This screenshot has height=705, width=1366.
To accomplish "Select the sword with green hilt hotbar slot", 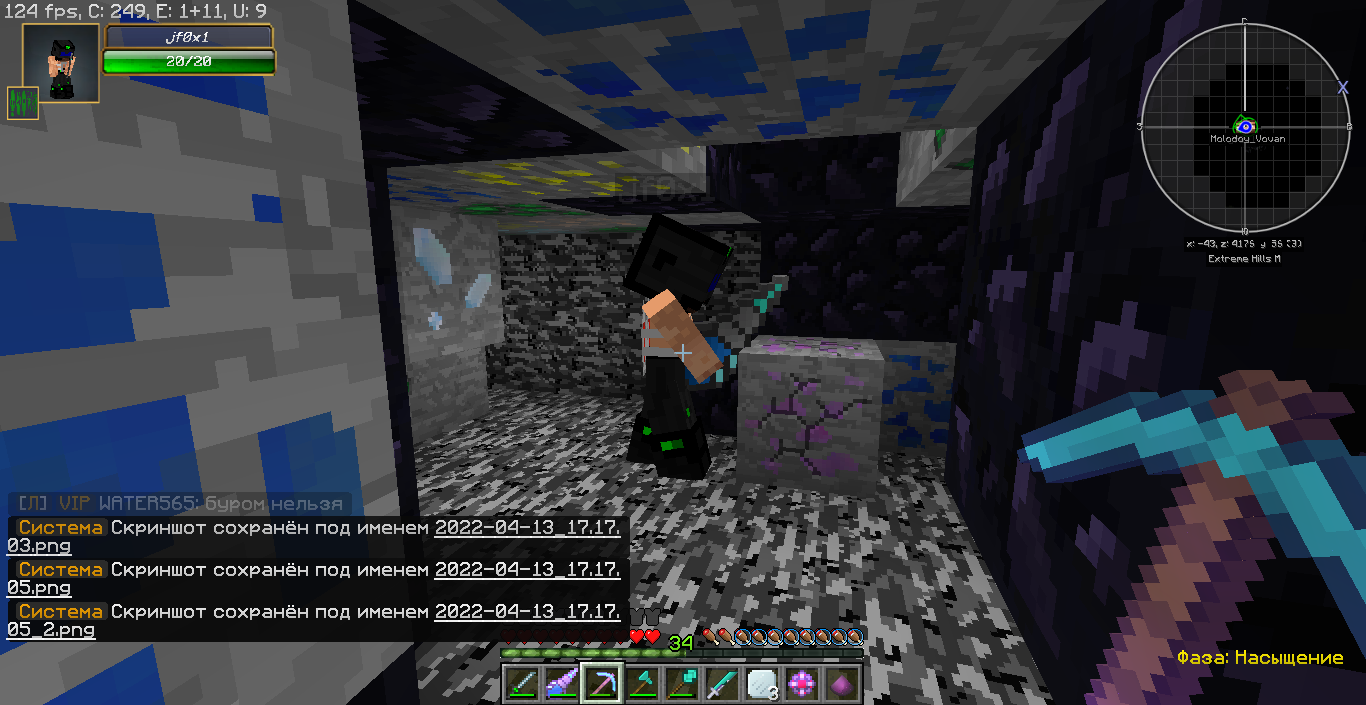I will tap(522, 683).
